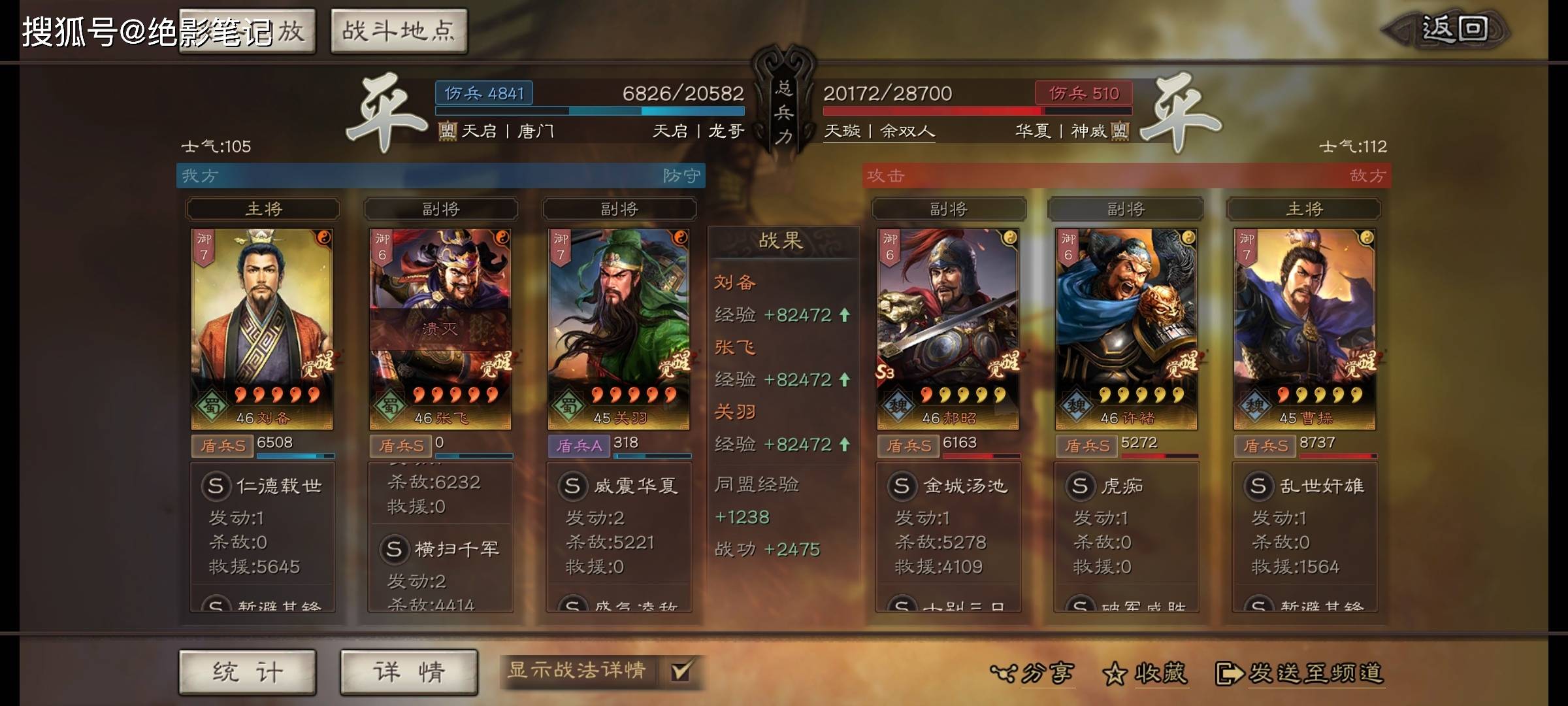
Task: Add report to favorites with 收藏
Action: [x=1145, y=673]
